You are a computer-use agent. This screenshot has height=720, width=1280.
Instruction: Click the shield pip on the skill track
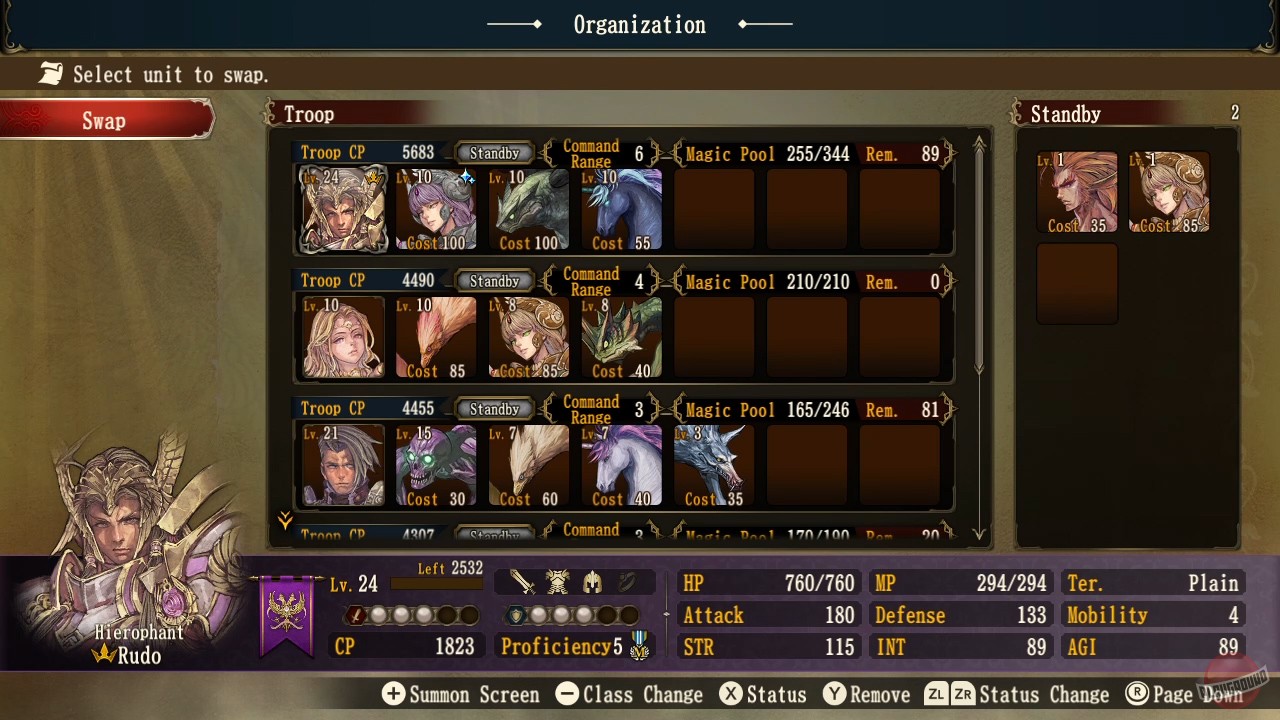(516, 616)
